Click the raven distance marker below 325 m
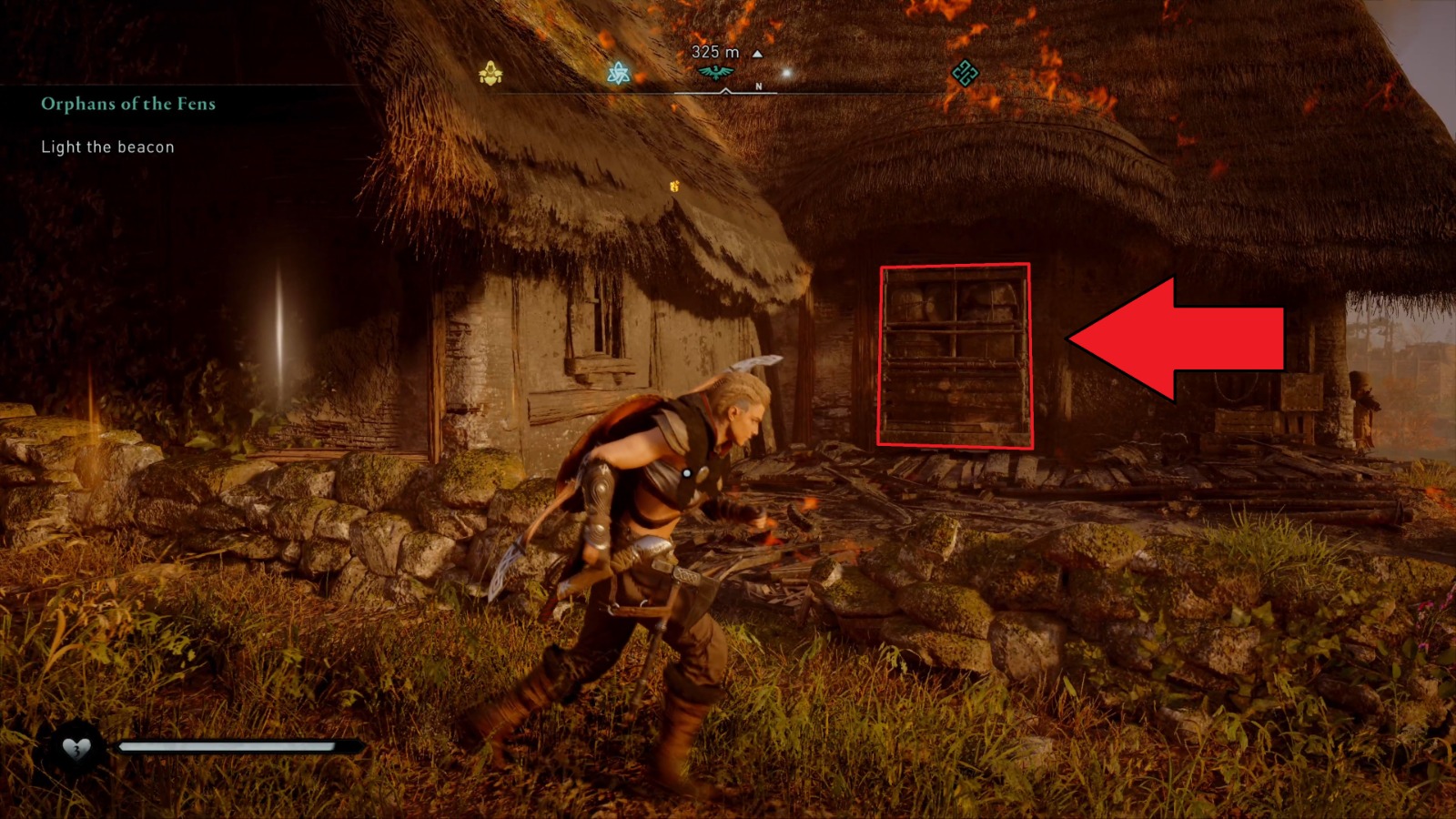Screen dimensions: 1456x819 click(716, 71)
